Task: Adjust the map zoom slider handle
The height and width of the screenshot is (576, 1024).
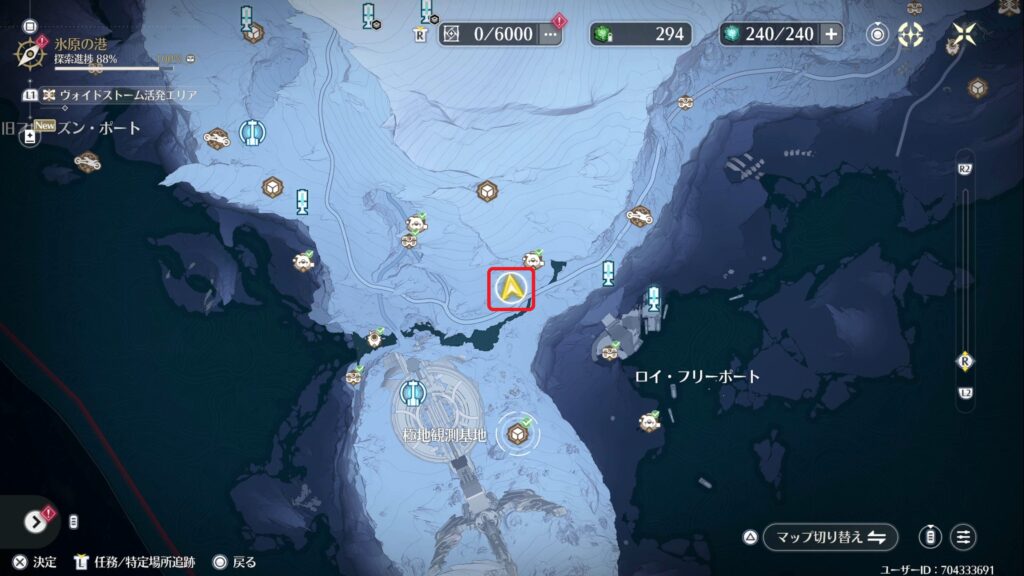Action: [x=965, y=361]
